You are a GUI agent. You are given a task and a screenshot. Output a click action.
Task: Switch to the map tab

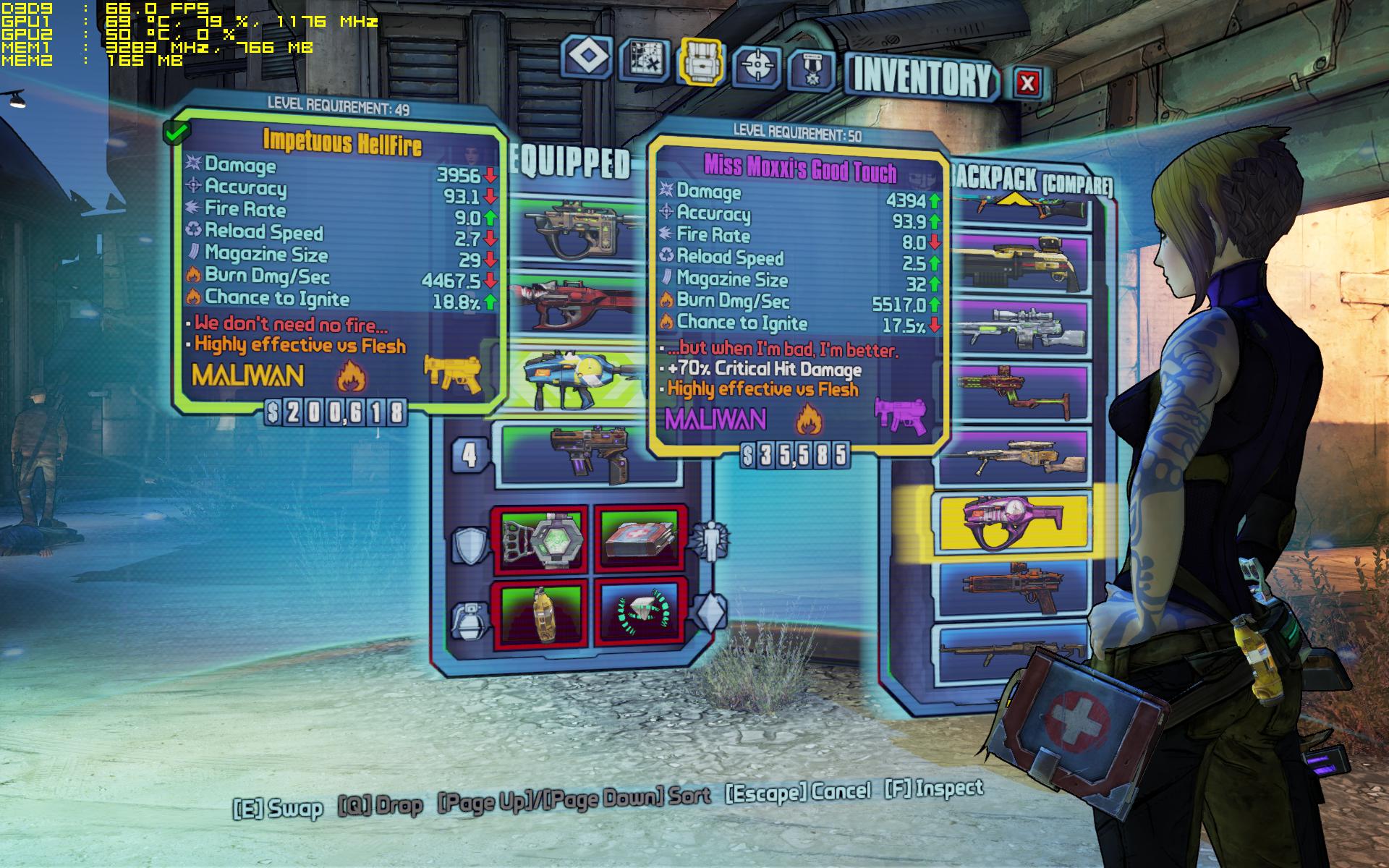pyautogui.click(x=643, y=59)
